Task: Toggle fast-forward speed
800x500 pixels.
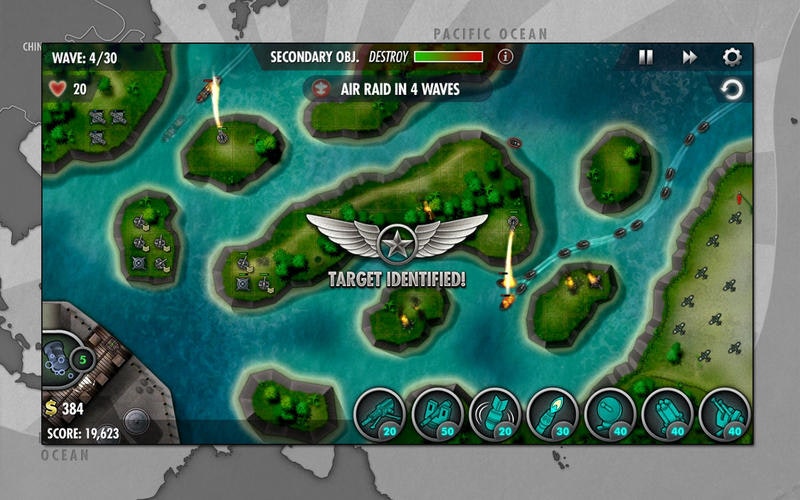Action: tap(689, 57)
